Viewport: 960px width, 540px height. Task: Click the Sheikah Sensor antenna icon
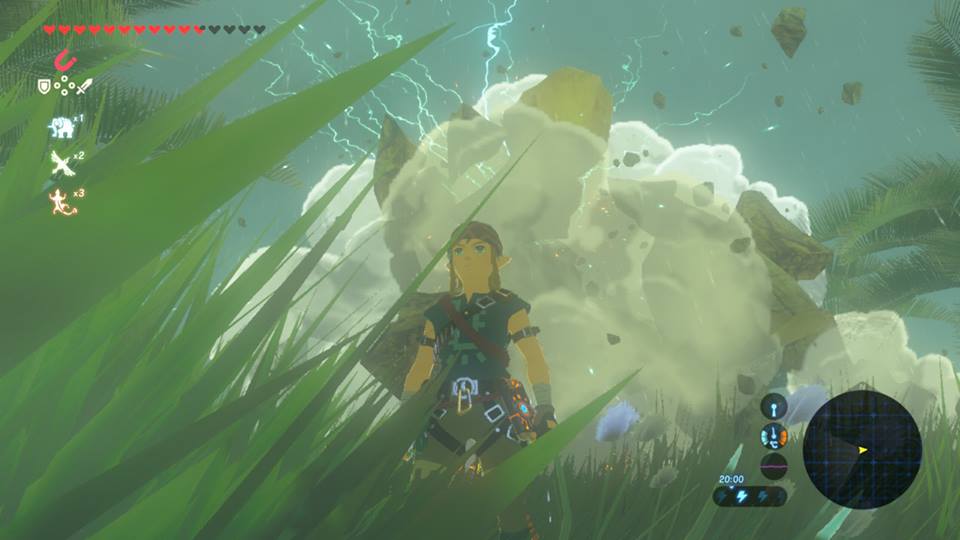(x=773, y=405)
